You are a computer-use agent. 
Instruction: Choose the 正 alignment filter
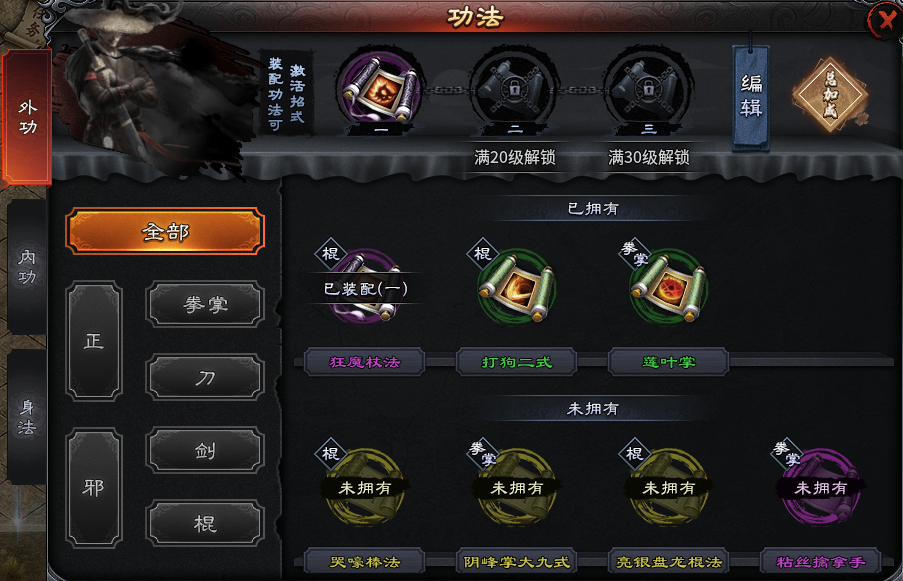pyautogui.click(x=94, y=341)
